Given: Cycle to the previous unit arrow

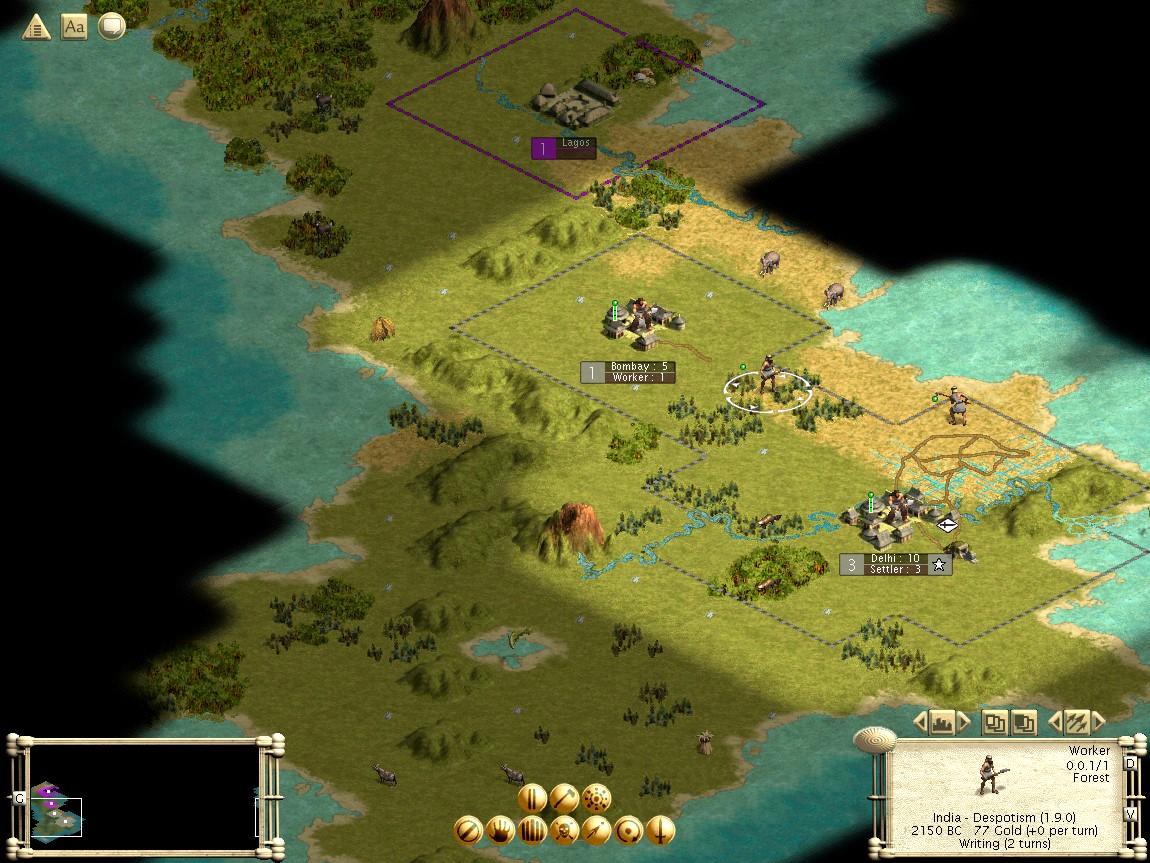Looking at the screenshot, I should (1054, 722).
